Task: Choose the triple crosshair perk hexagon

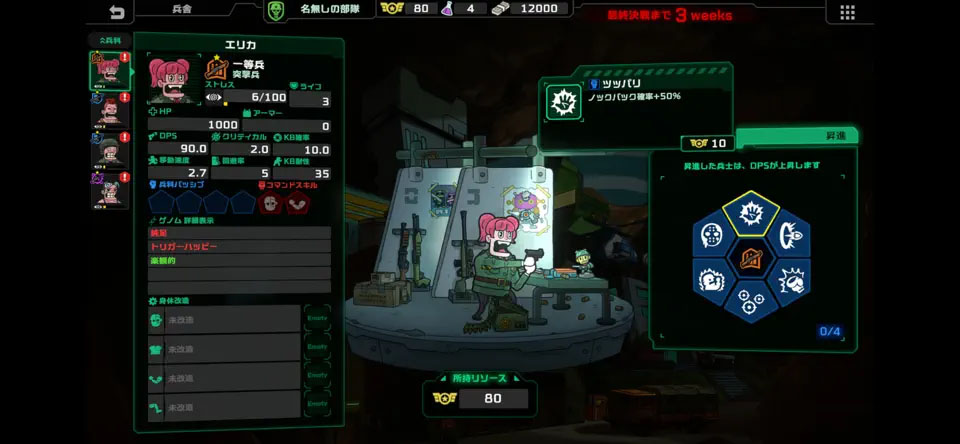Action: 751,300
